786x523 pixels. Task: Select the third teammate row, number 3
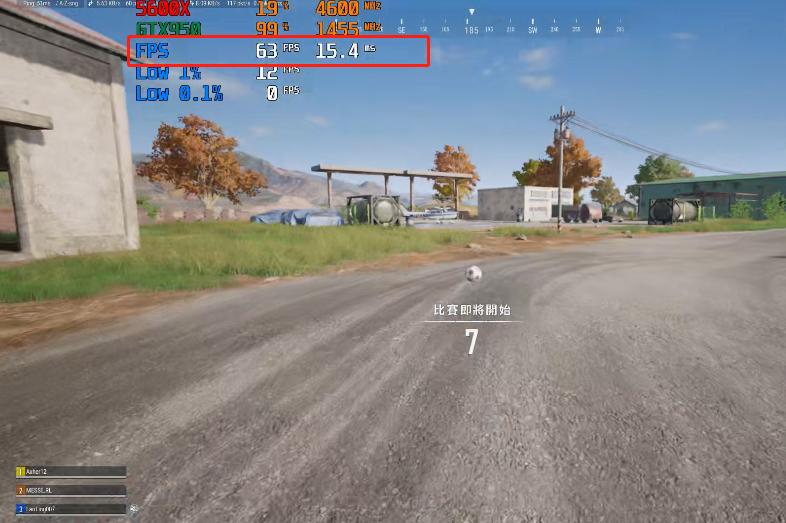click(x=70, y=509)
